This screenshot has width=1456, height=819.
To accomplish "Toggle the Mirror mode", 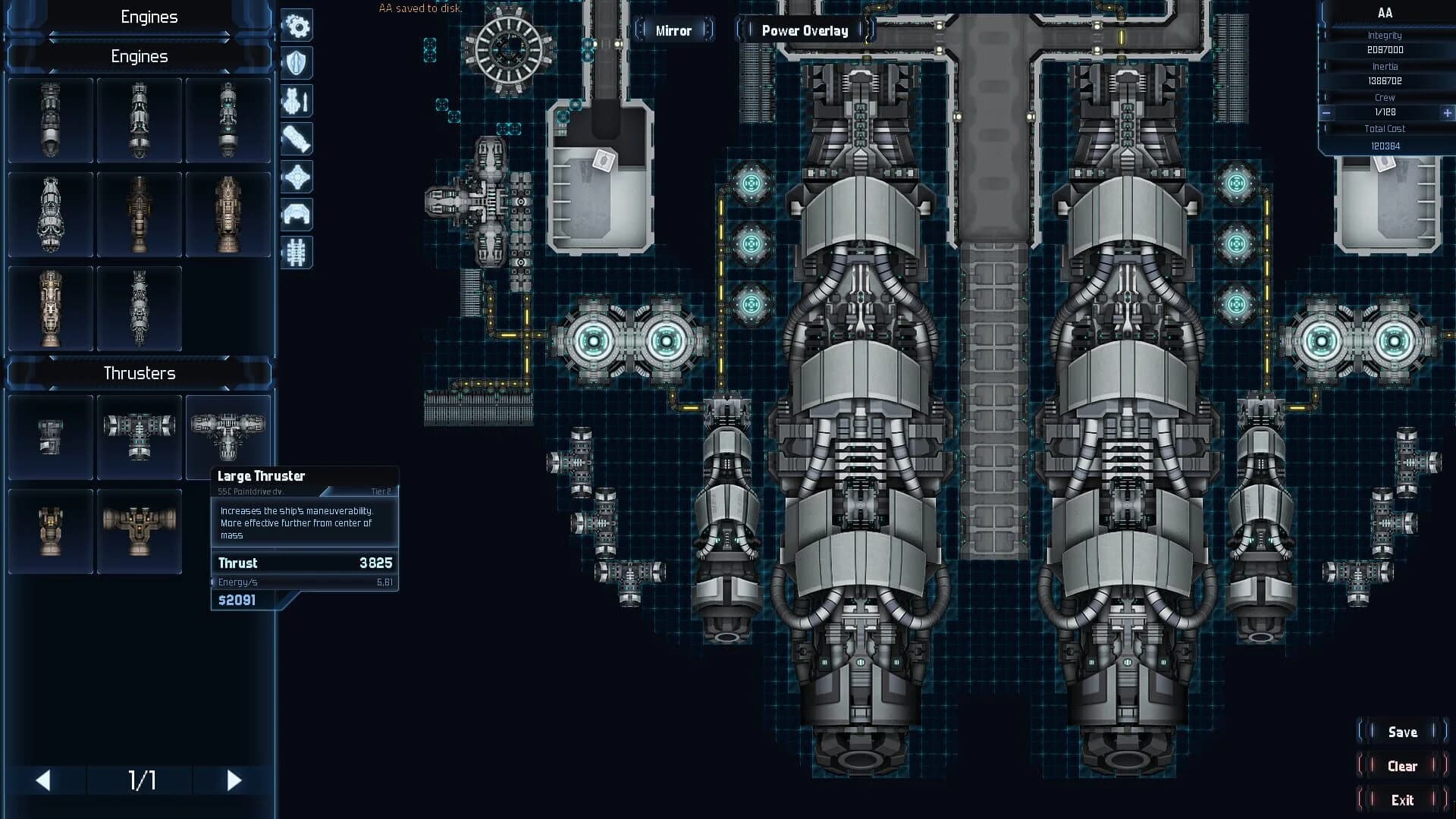I will (x=673, y=30).
